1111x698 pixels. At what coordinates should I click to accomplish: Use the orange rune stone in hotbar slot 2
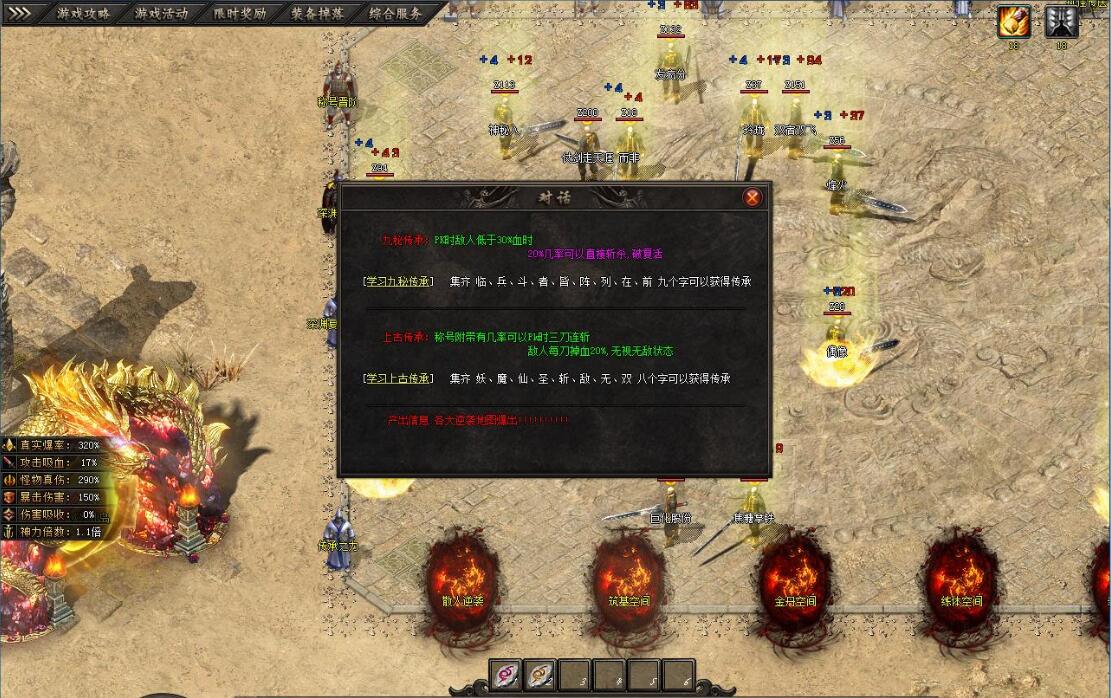click(x=540, y=675)
